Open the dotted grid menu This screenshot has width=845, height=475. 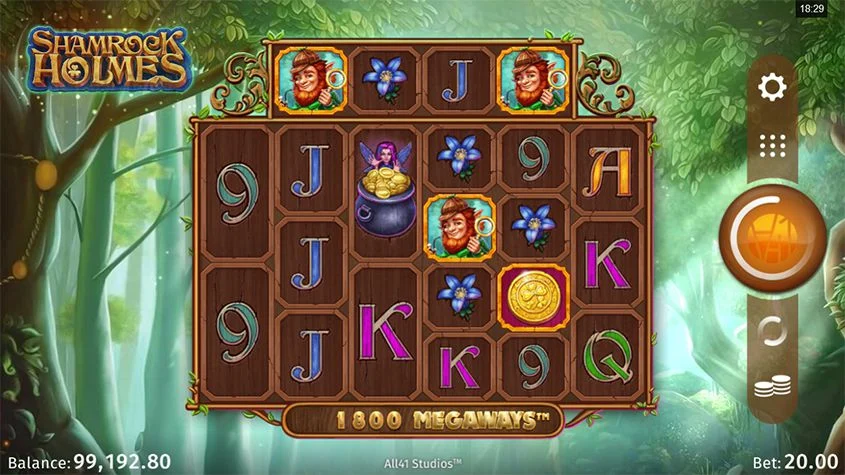[x=772, y=146]
